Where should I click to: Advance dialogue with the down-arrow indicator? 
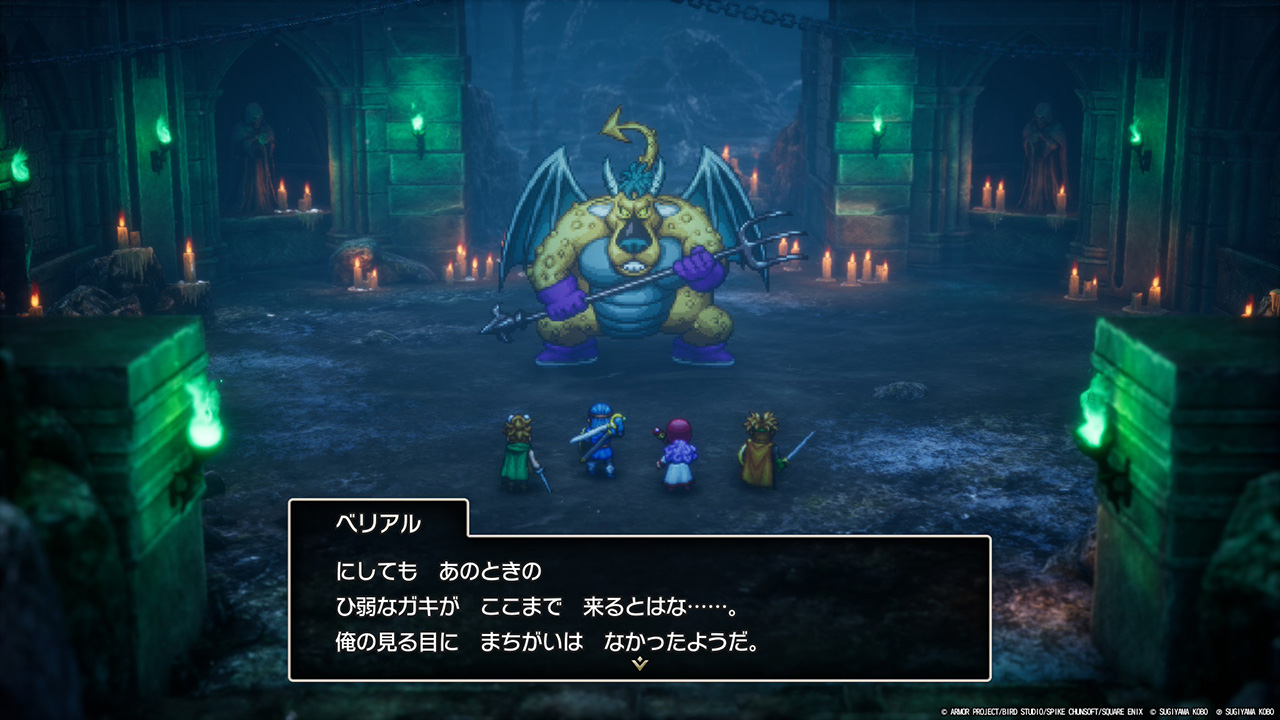click(x=640, y=664)
